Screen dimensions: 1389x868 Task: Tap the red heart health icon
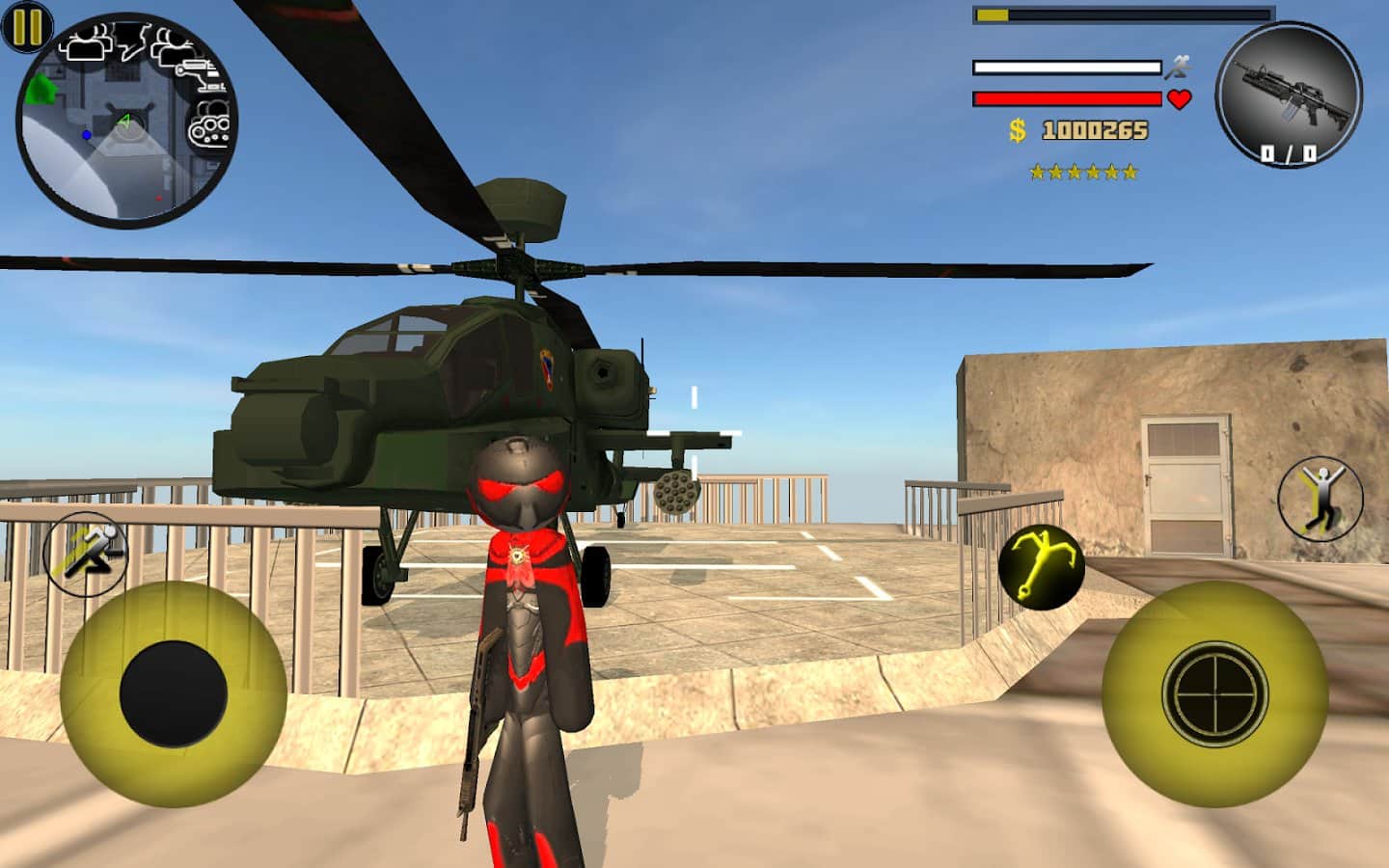pyautogui.click(x=1179, y=99)
